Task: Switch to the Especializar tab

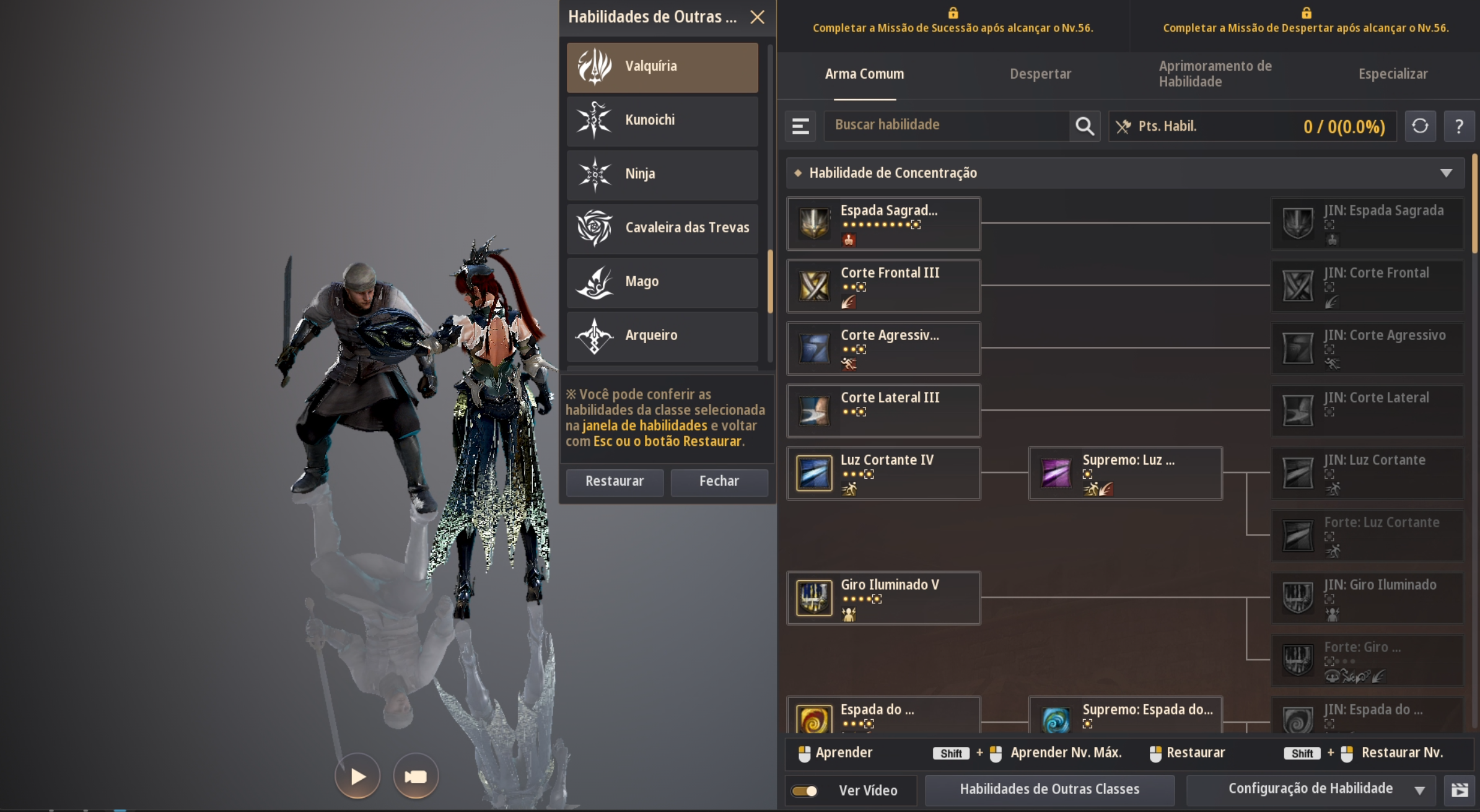Action: [x=1393, y=74]
